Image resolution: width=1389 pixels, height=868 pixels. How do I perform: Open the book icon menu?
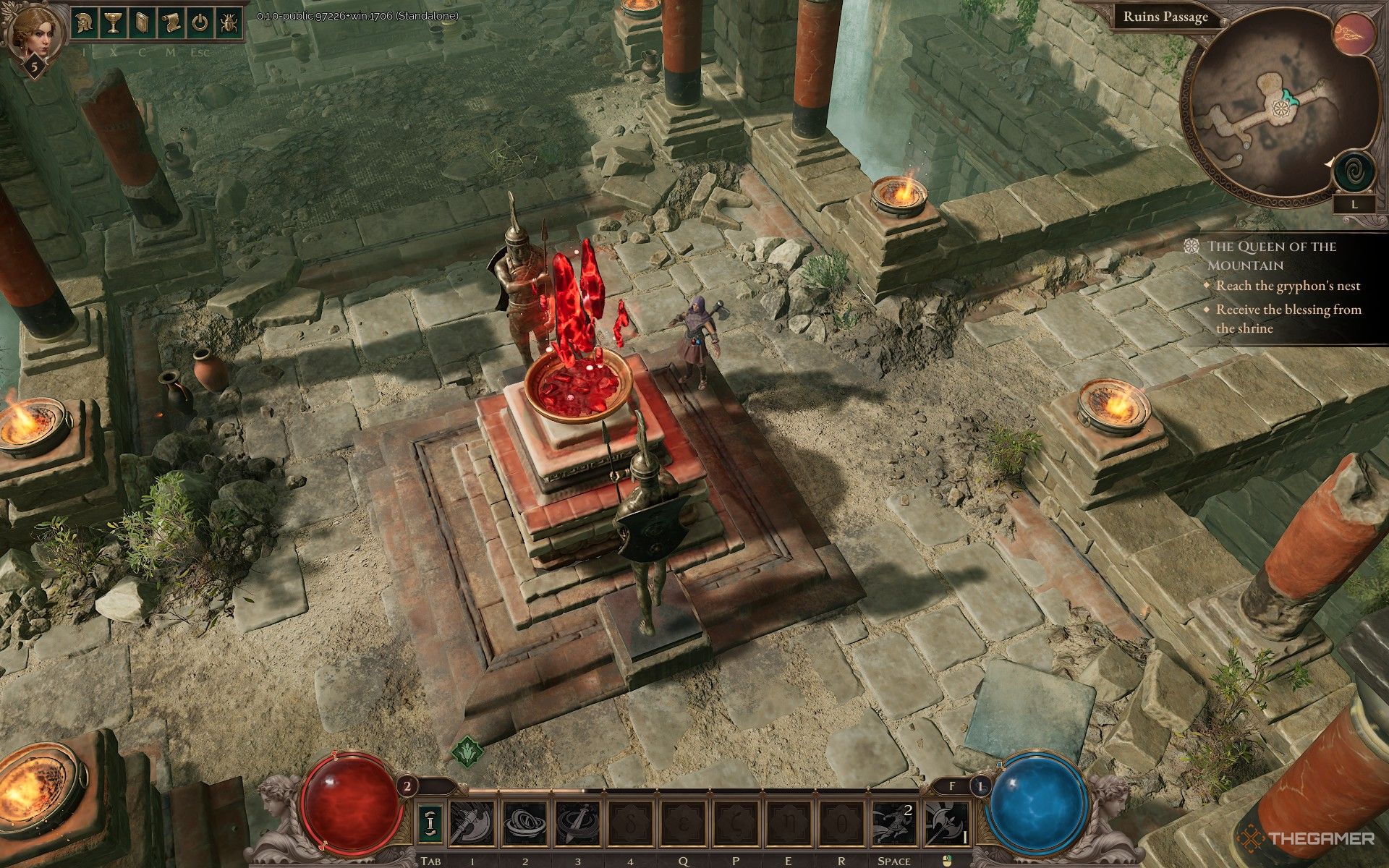[x=143, y=23]
